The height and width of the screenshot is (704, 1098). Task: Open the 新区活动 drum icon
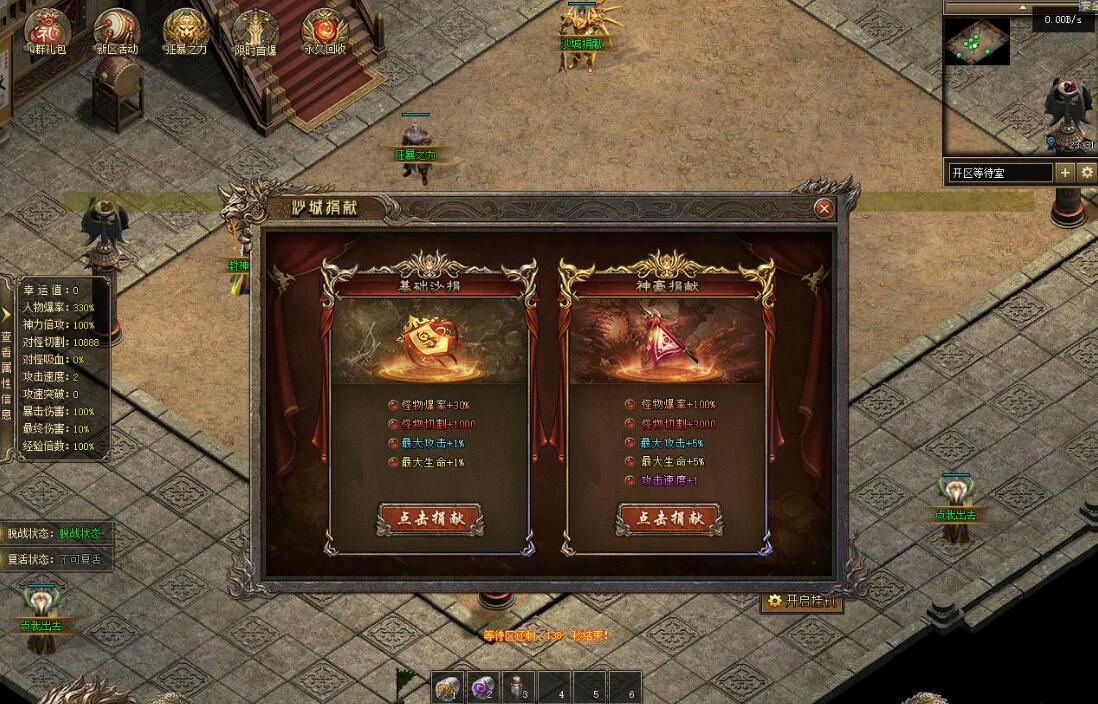pyautogui.click(x=117, y=32)
